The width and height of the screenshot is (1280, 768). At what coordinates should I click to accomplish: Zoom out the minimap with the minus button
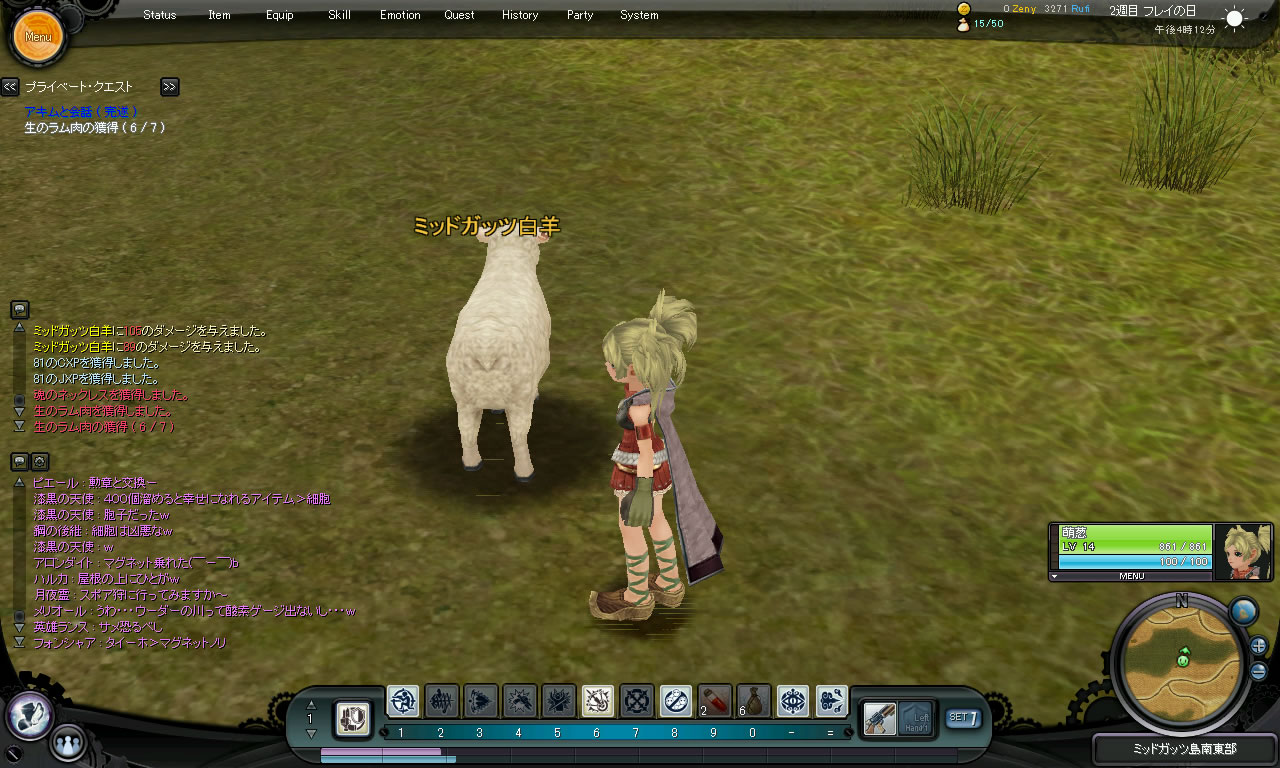[x=1258, y=671]
